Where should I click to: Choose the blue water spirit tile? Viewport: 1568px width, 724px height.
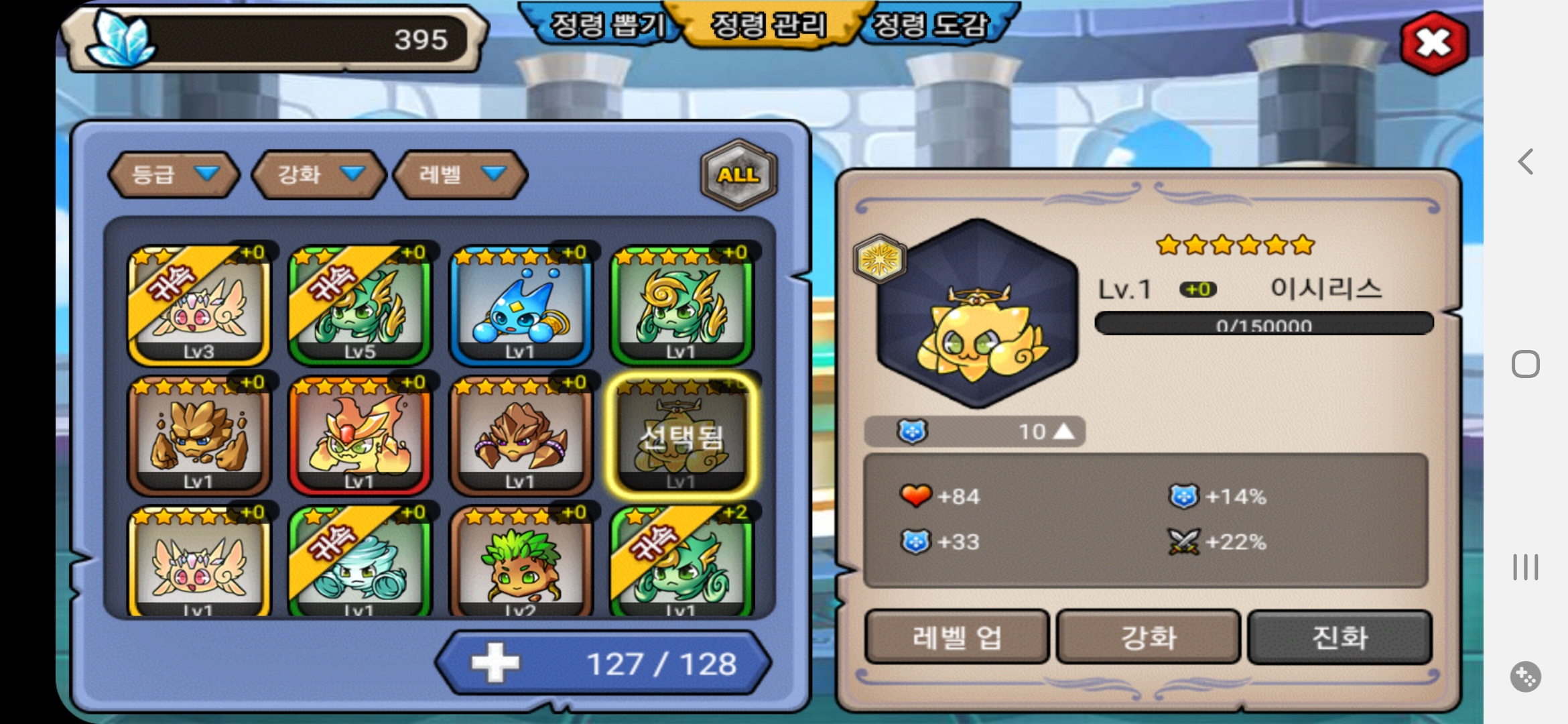click(x=521, y=306)
